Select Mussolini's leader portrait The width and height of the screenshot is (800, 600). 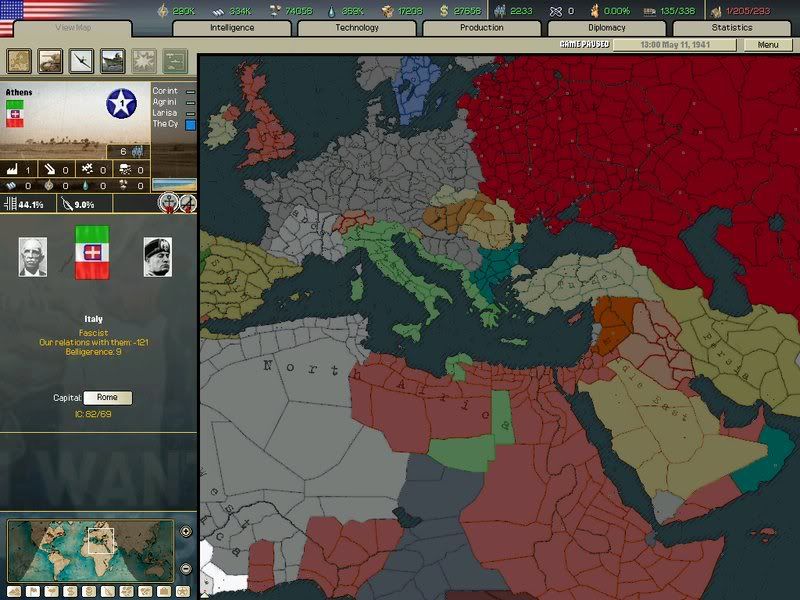(157, 257)
